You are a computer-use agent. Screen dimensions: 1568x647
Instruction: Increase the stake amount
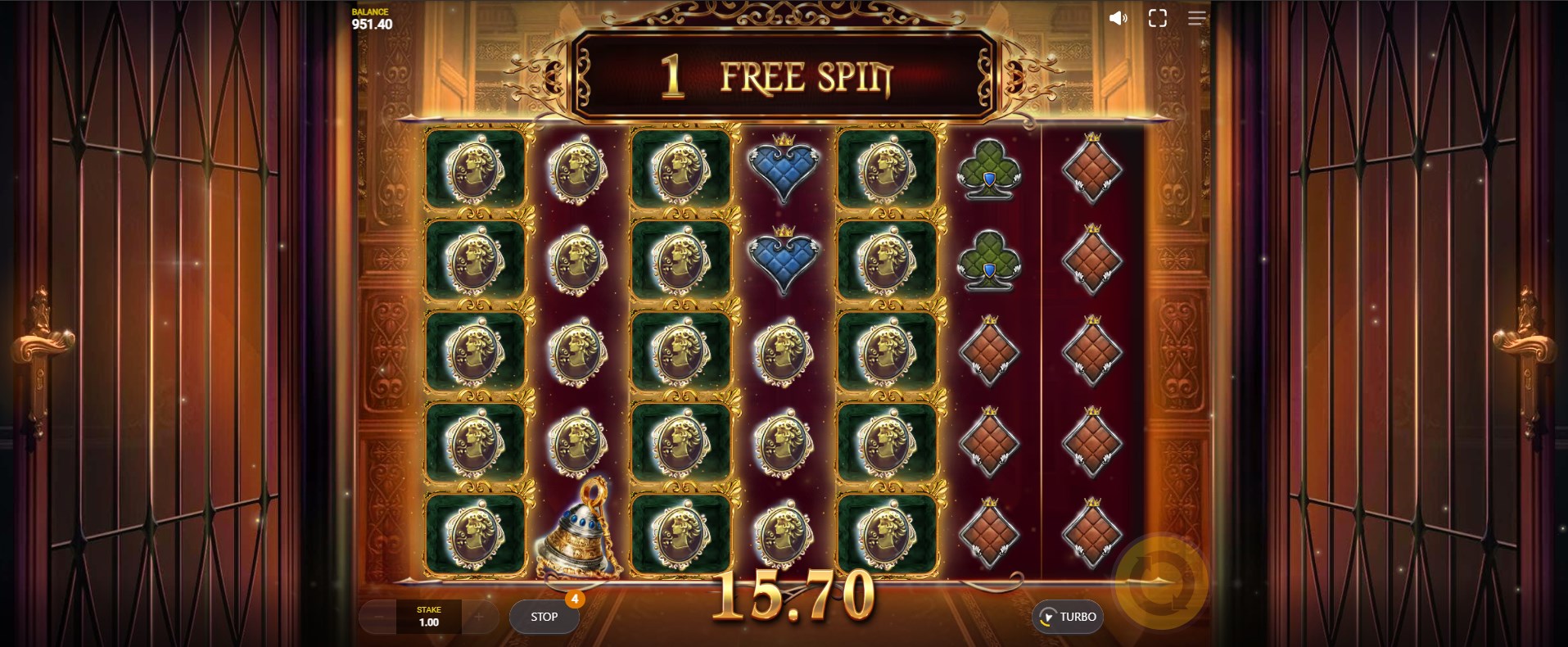pos(479,617)
